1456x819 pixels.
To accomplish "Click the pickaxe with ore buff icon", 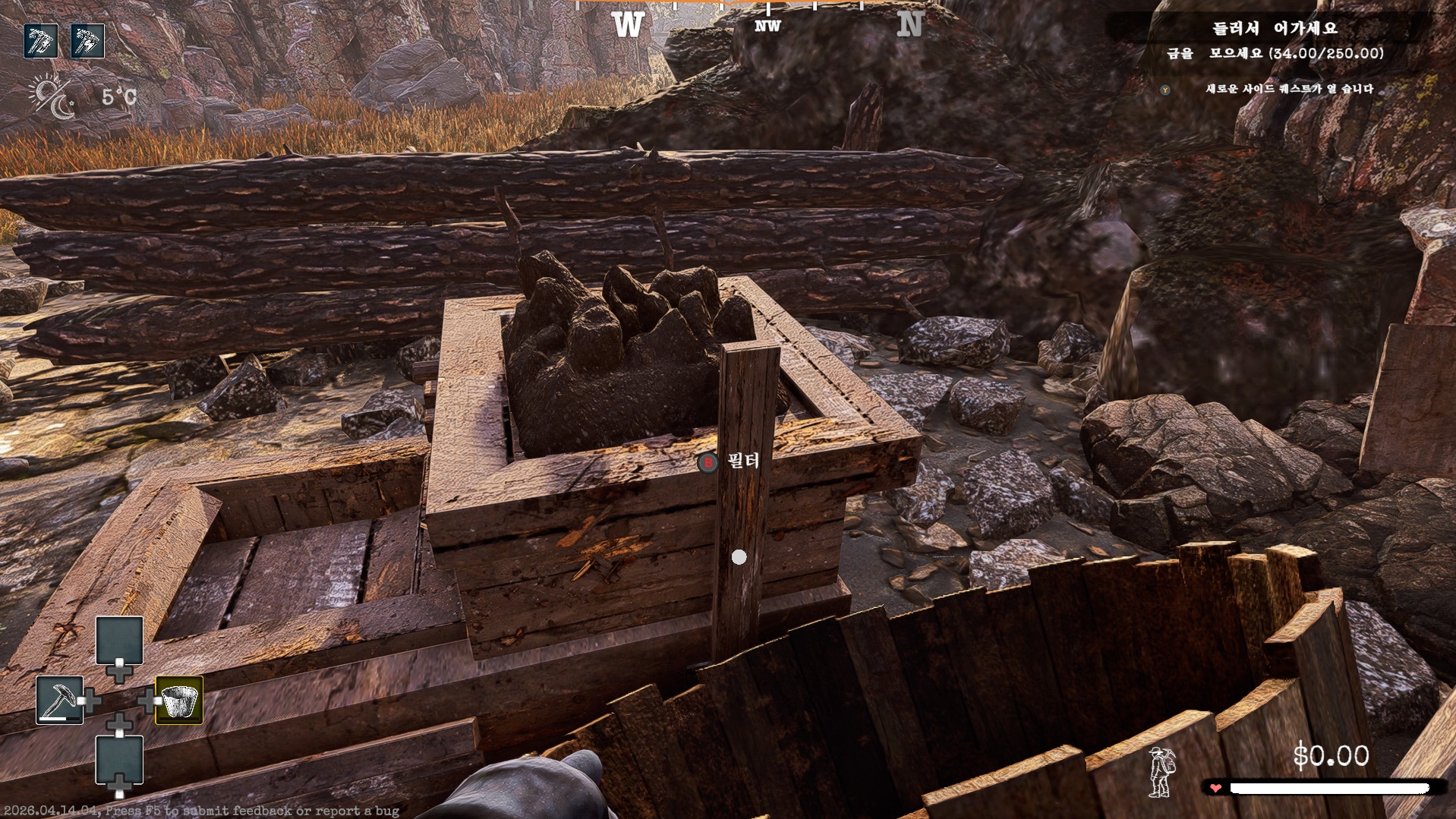I will click(x=41, y=41).
